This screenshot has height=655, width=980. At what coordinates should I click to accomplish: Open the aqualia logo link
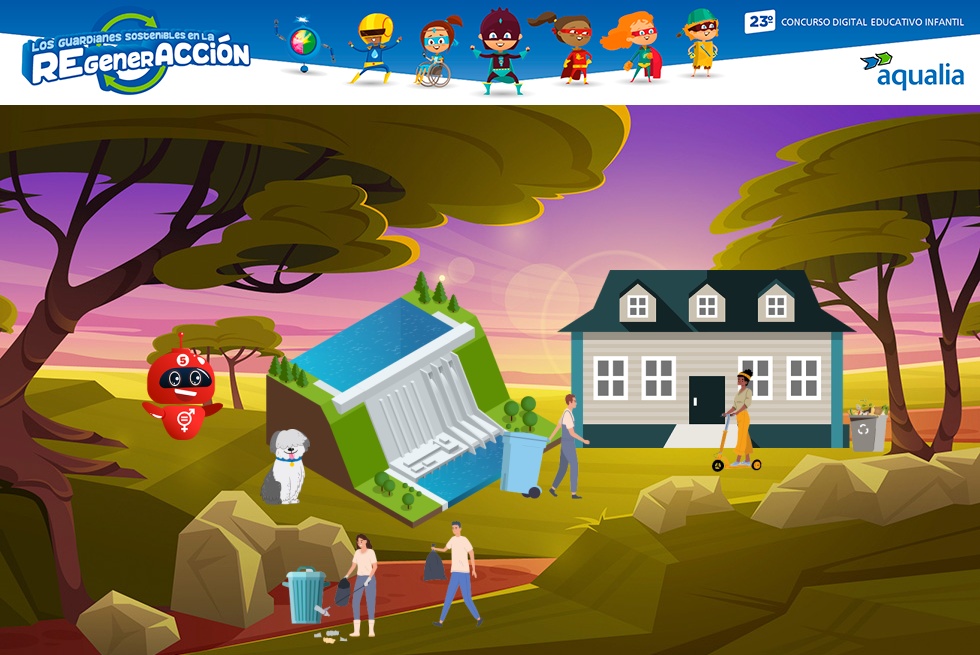click(911, 71)
